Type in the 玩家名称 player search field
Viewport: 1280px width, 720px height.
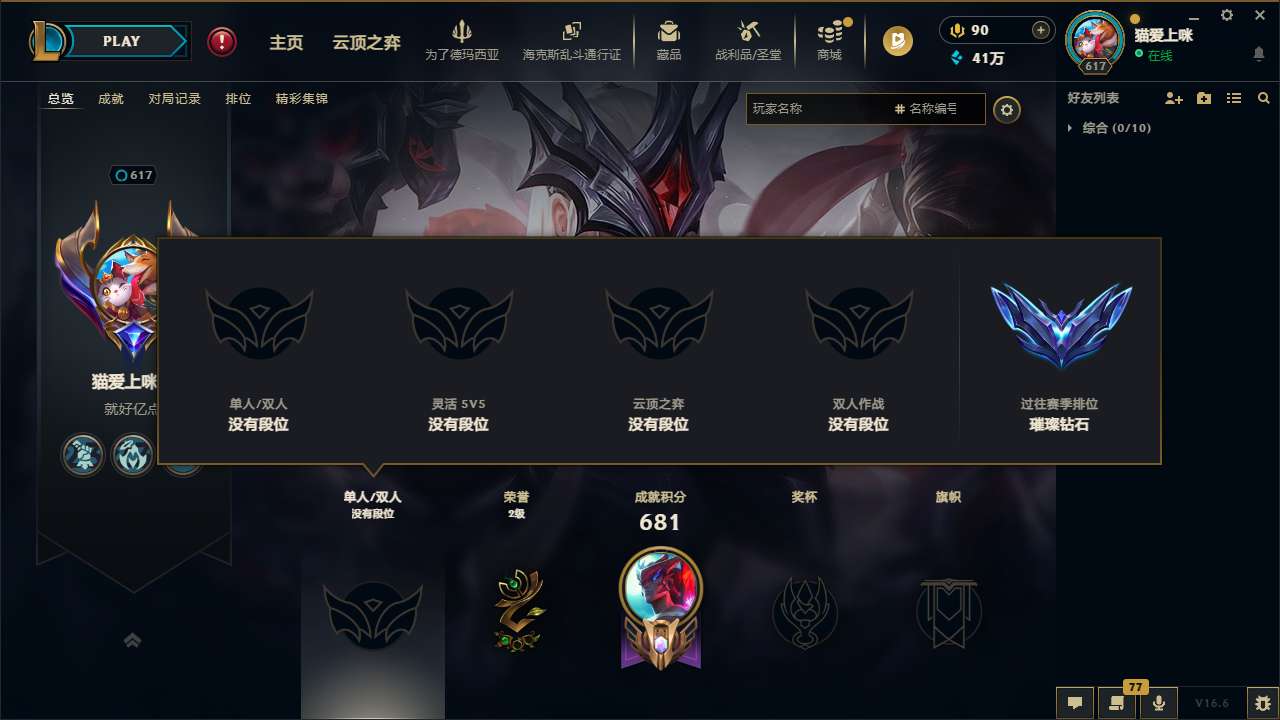[850, 109]
